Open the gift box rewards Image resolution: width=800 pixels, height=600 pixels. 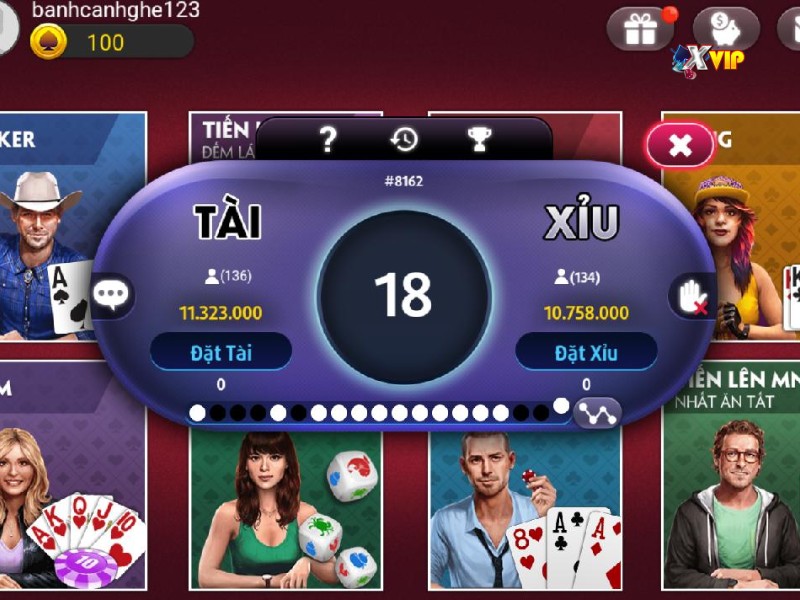[640, 29]
